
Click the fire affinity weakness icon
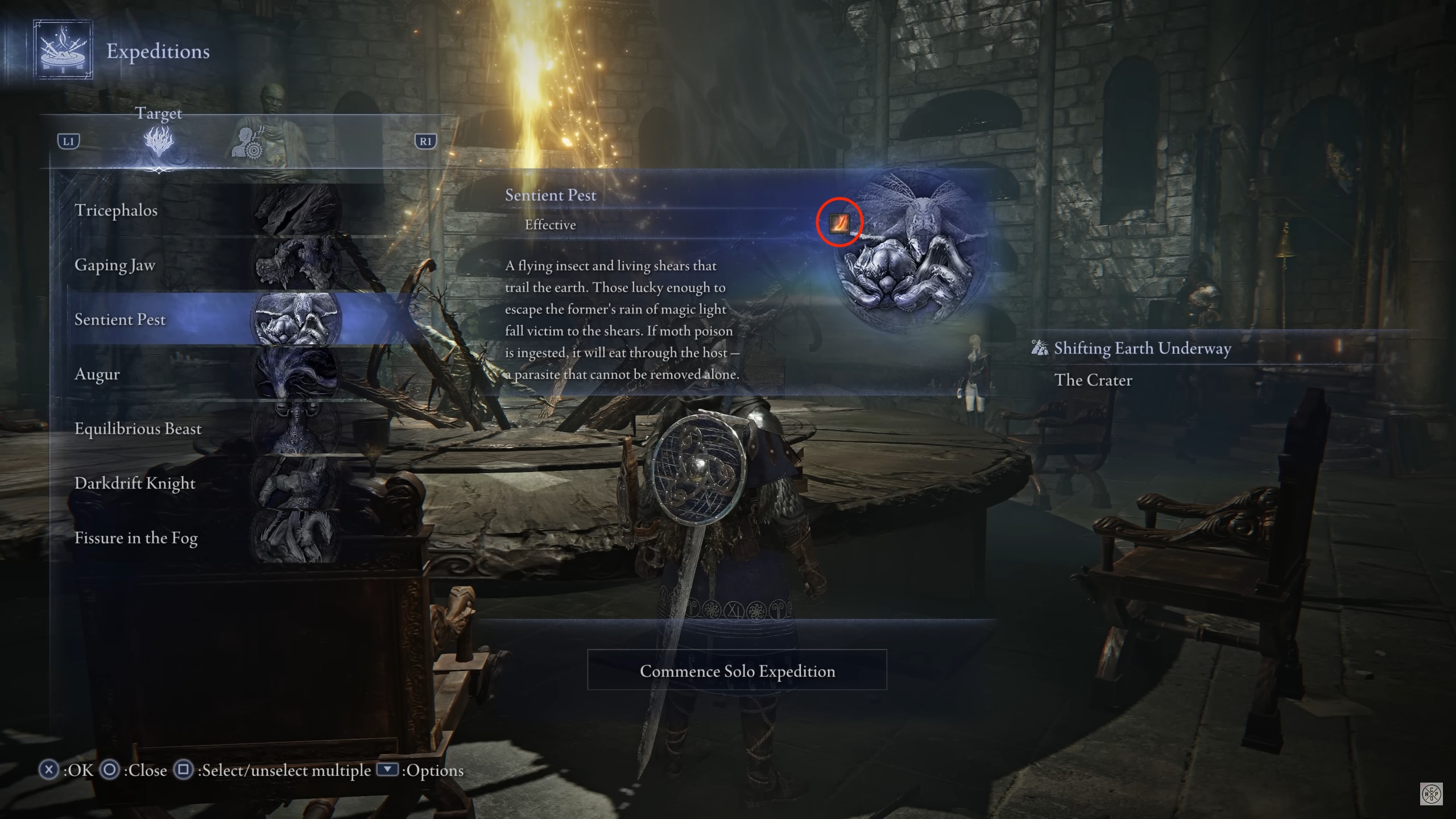tap(839, 223)
